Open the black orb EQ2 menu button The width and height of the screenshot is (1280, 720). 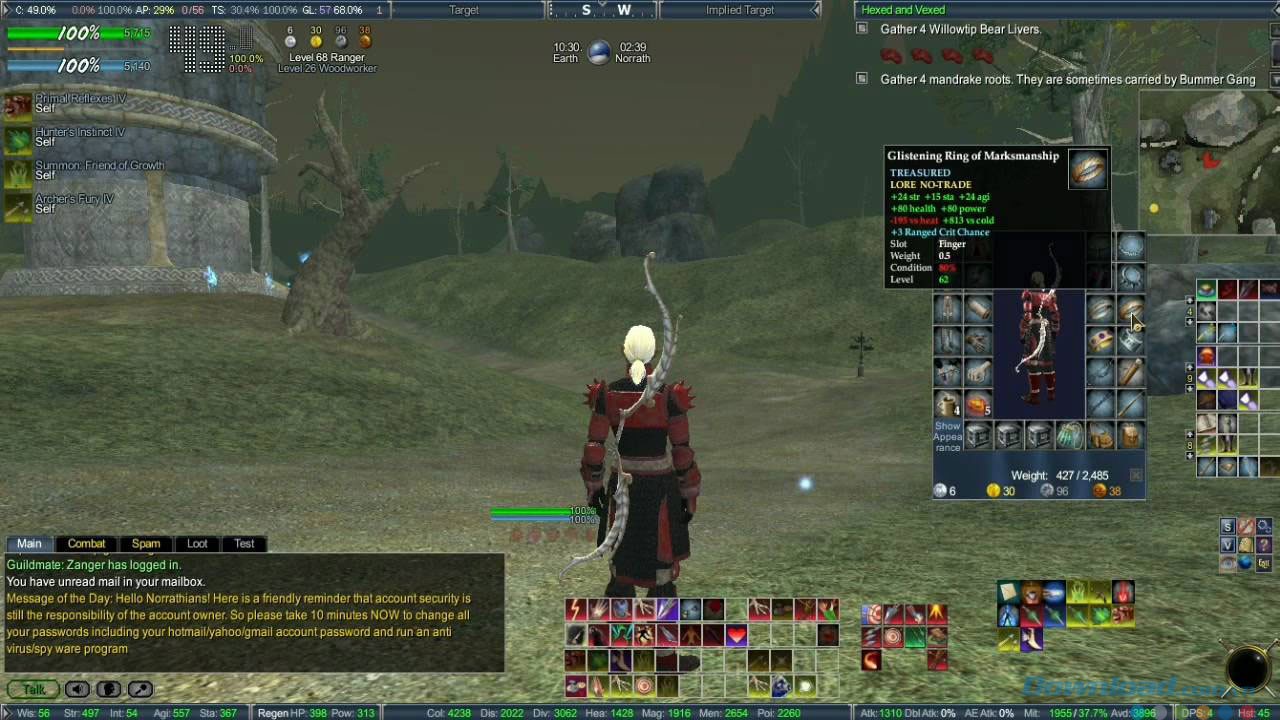[x=1248, y=668]
